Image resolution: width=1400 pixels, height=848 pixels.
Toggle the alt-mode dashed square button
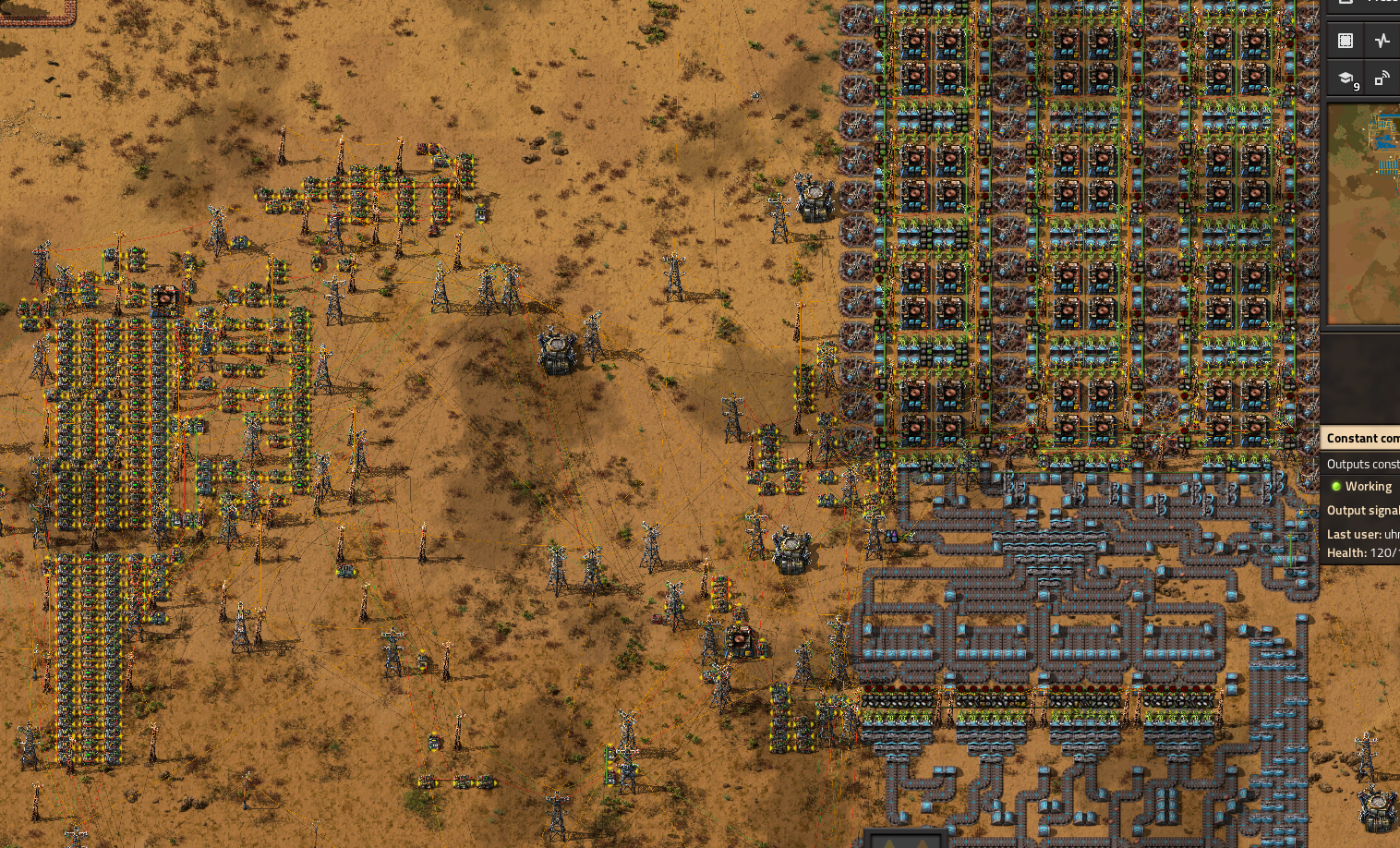tap(1346, 41)
